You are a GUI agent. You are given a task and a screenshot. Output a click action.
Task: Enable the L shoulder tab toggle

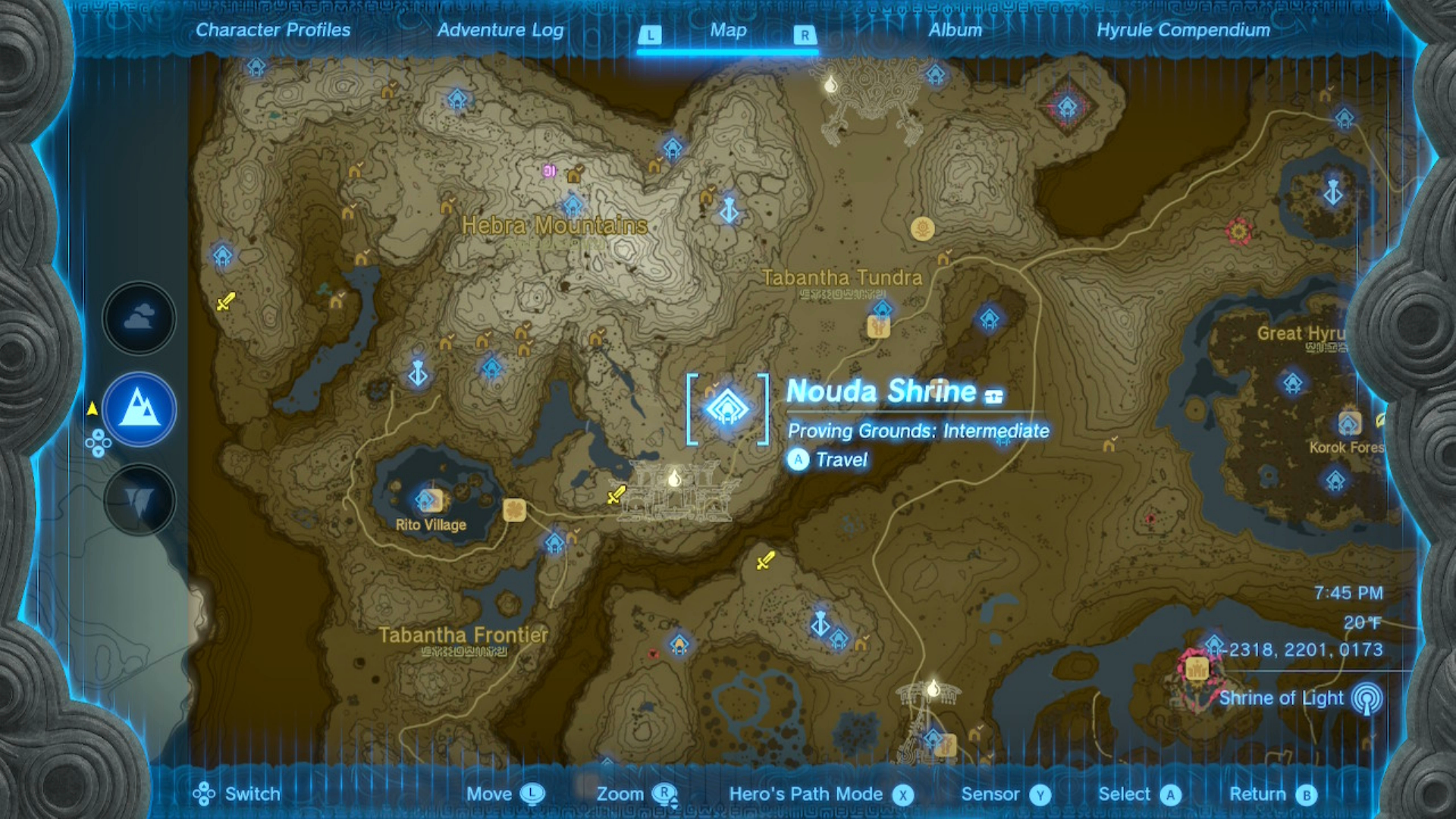[651, 33]
